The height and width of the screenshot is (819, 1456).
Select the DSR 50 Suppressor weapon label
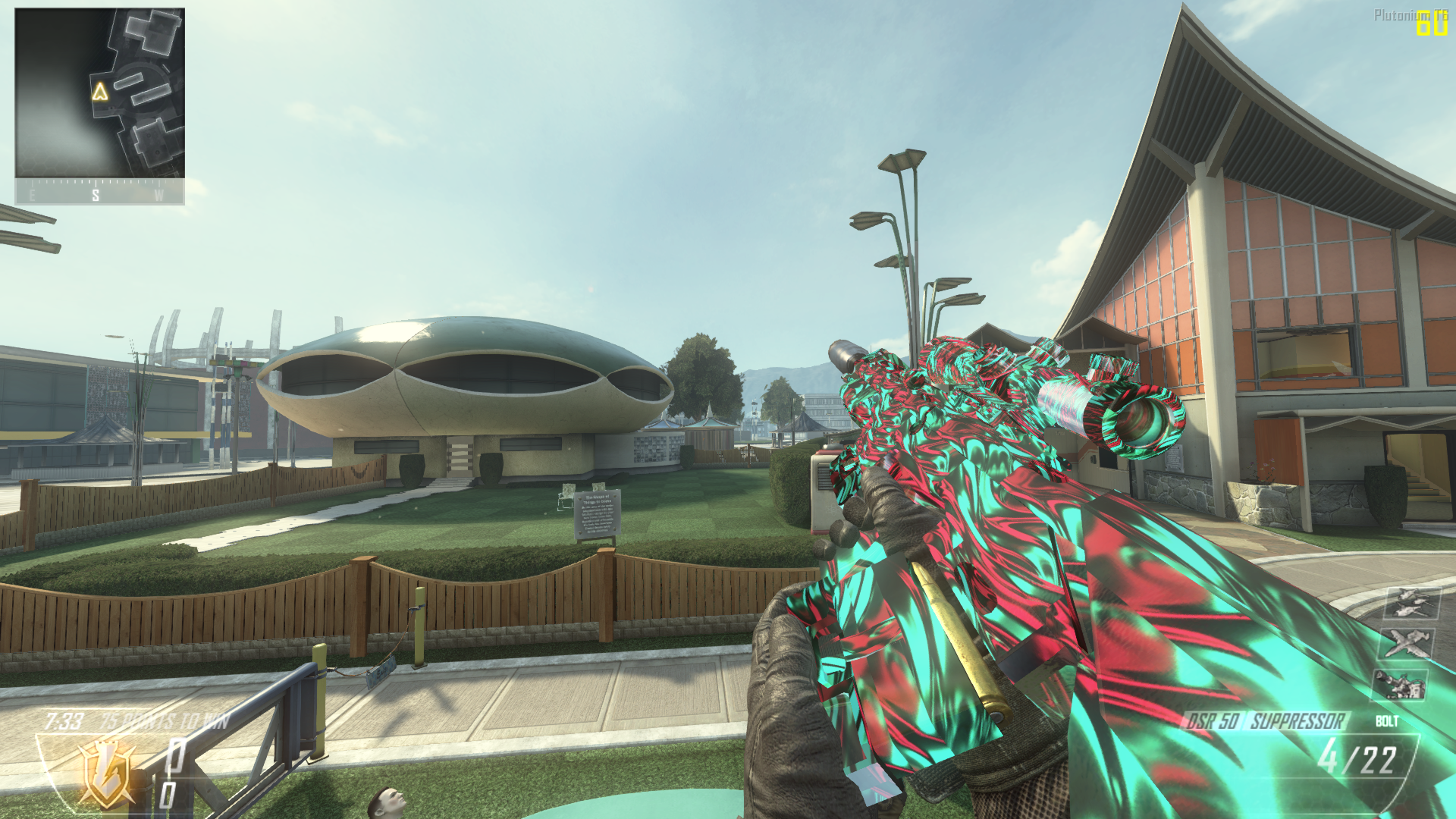coord(1266,721)
